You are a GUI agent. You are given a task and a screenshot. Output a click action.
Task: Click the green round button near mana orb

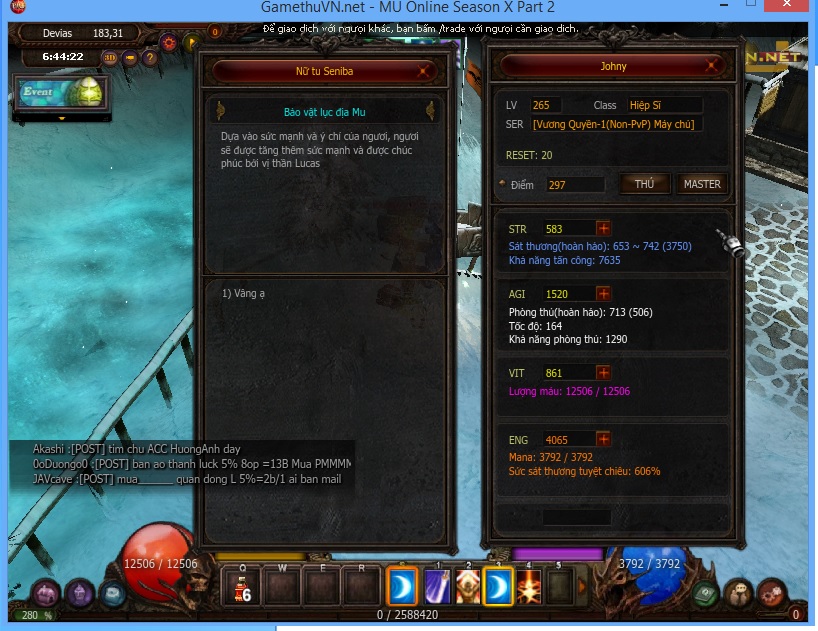click(x=706, y=593)
